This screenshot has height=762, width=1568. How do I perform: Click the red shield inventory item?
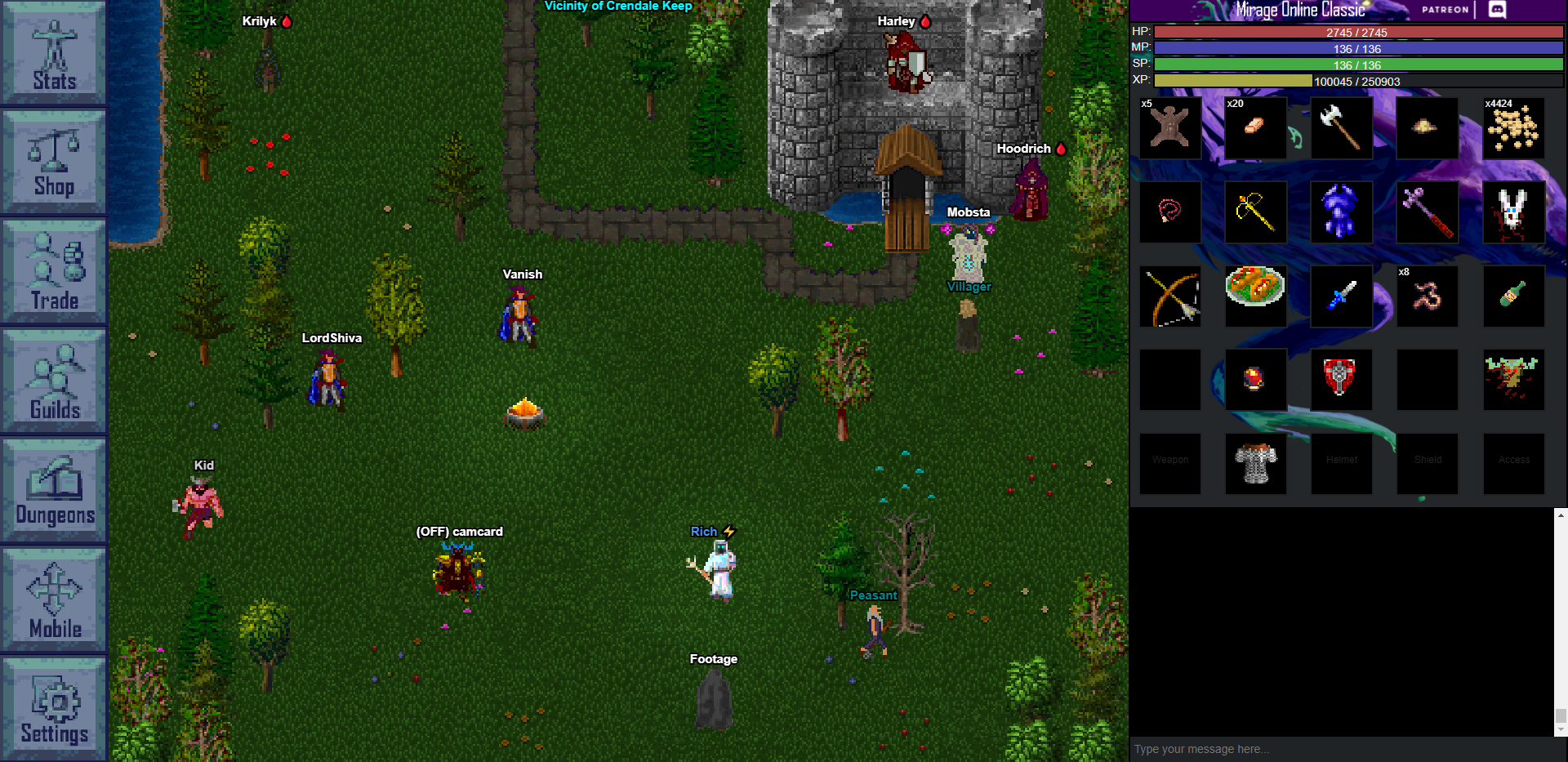1342,379
